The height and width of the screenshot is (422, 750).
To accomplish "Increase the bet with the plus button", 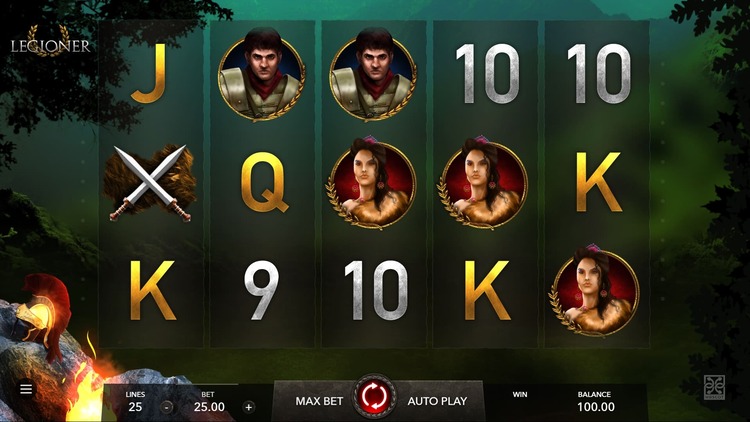I will 249,407.
